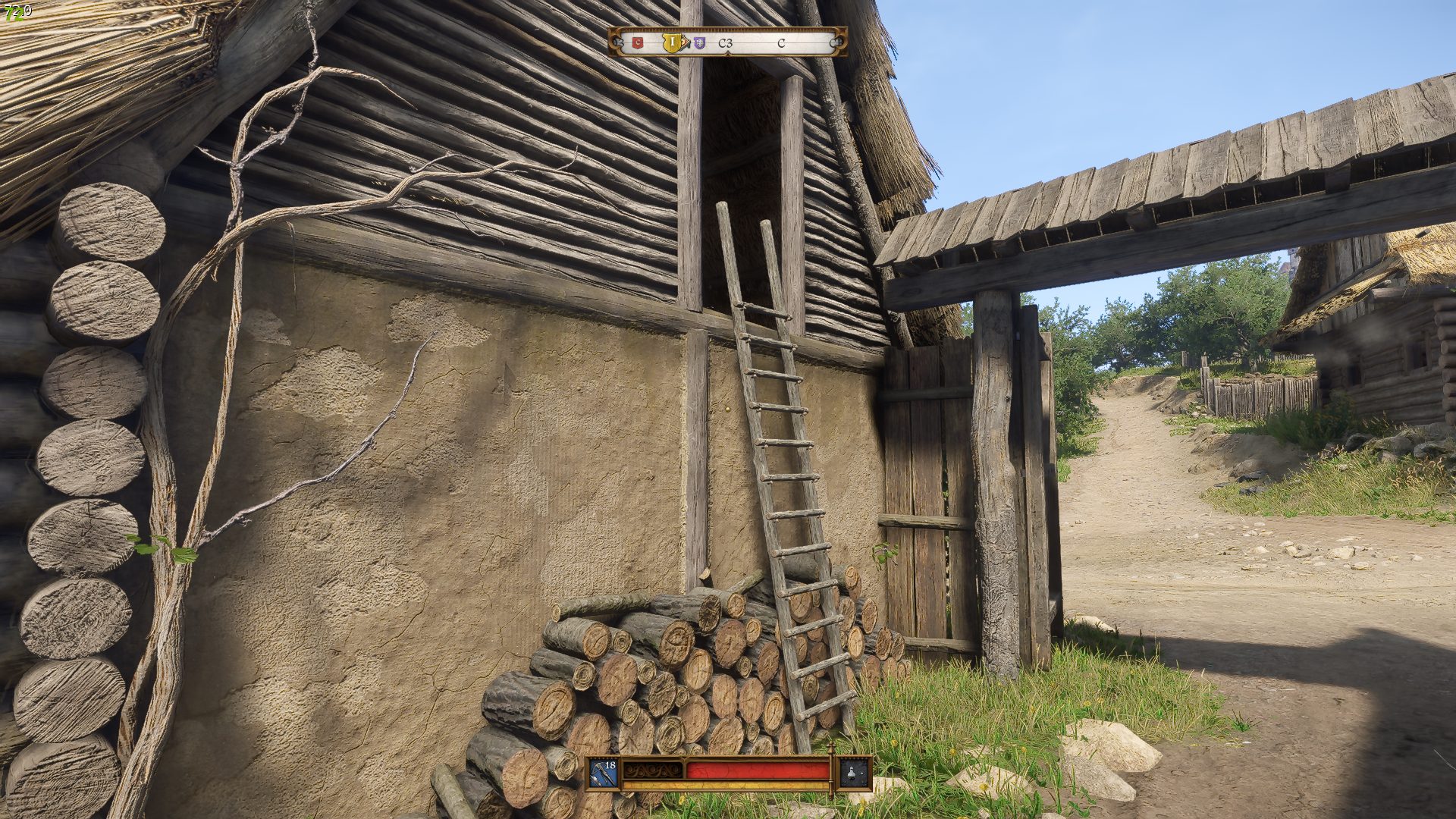This screenshot has width=1456, height=819.
Task: Select the crossbow weapon slot
Action: click(x=604, y=773)
